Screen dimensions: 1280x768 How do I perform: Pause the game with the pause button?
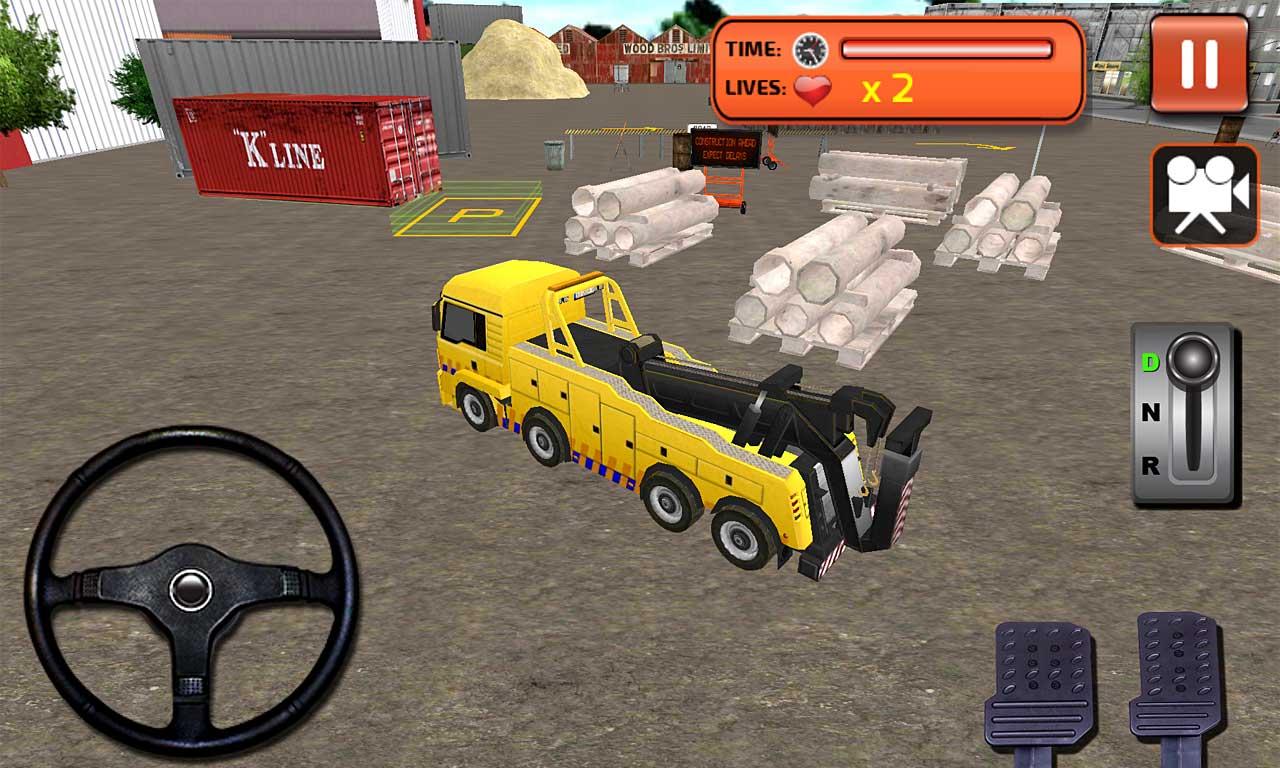(1199, 64)
